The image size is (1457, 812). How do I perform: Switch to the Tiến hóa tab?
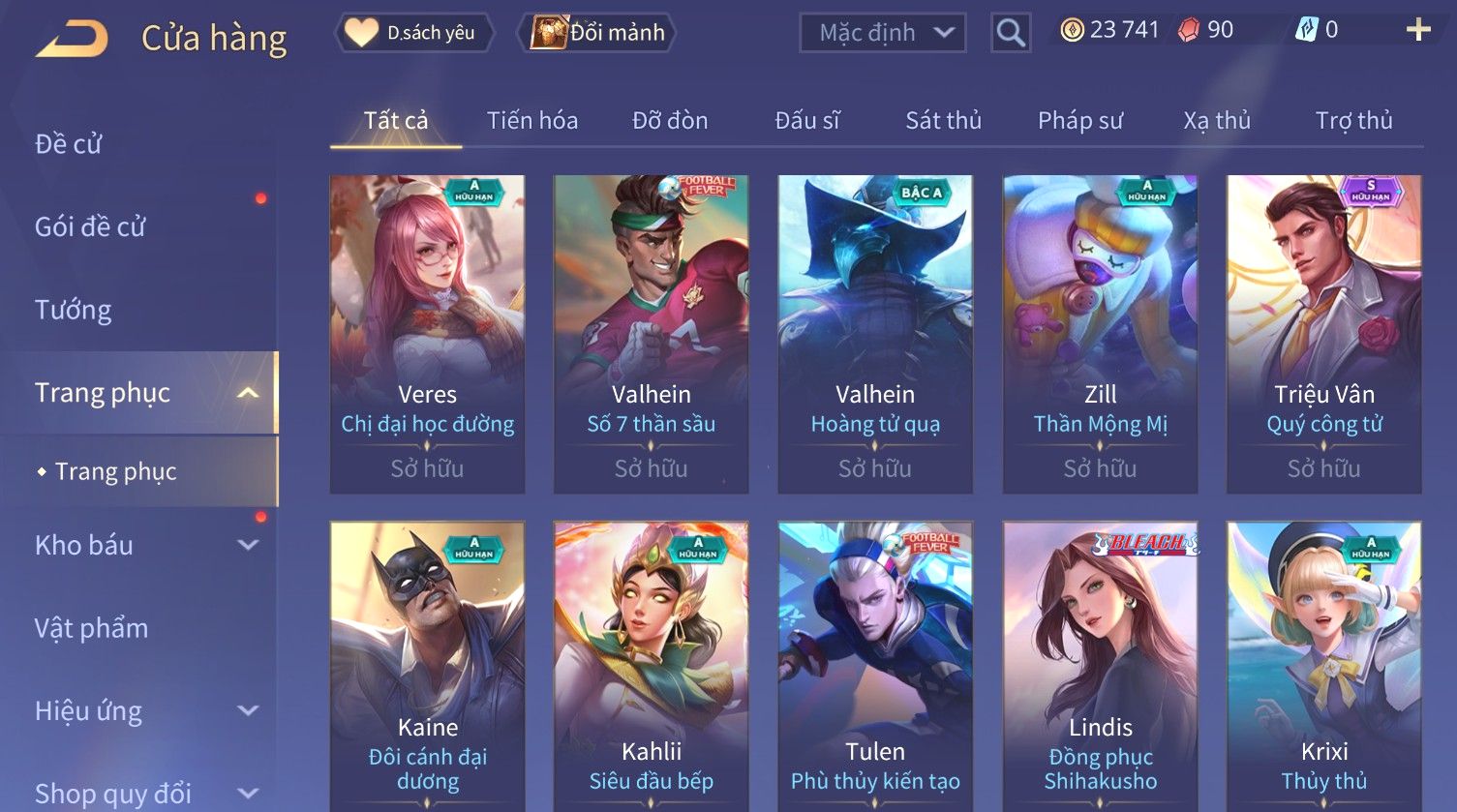[x=531, y=121]
